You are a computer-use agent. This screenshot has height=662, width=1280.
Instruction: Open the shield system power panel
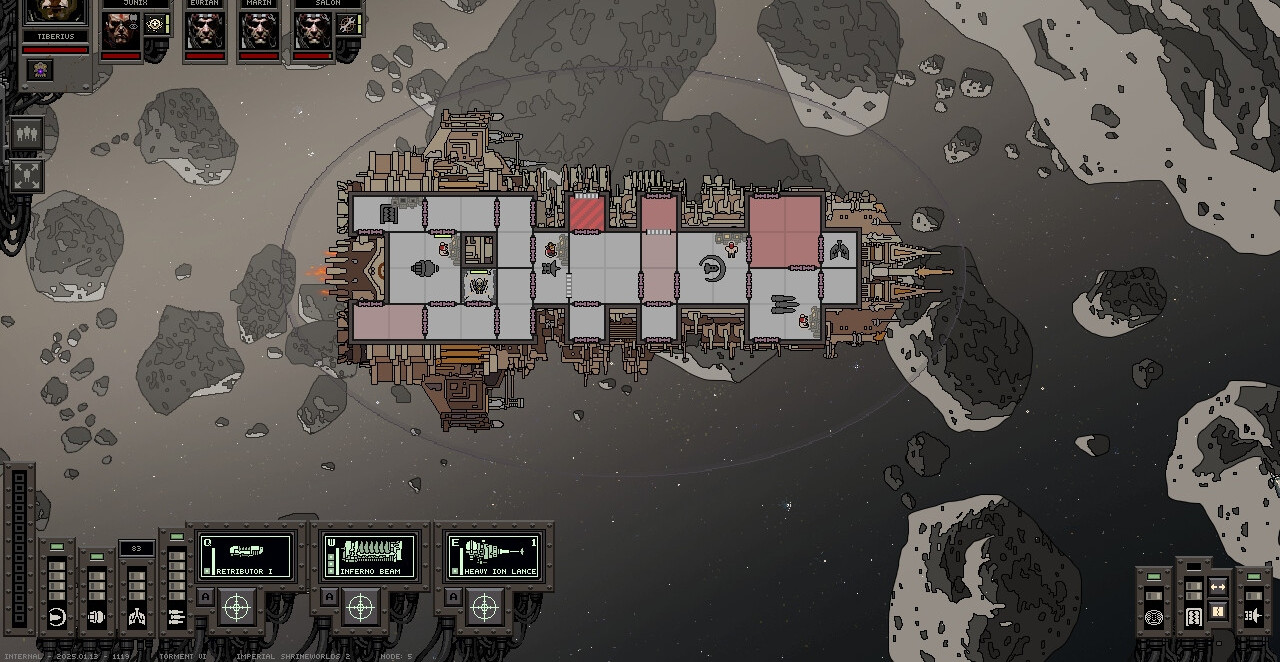pyautogui.click(x=57, y=617)
